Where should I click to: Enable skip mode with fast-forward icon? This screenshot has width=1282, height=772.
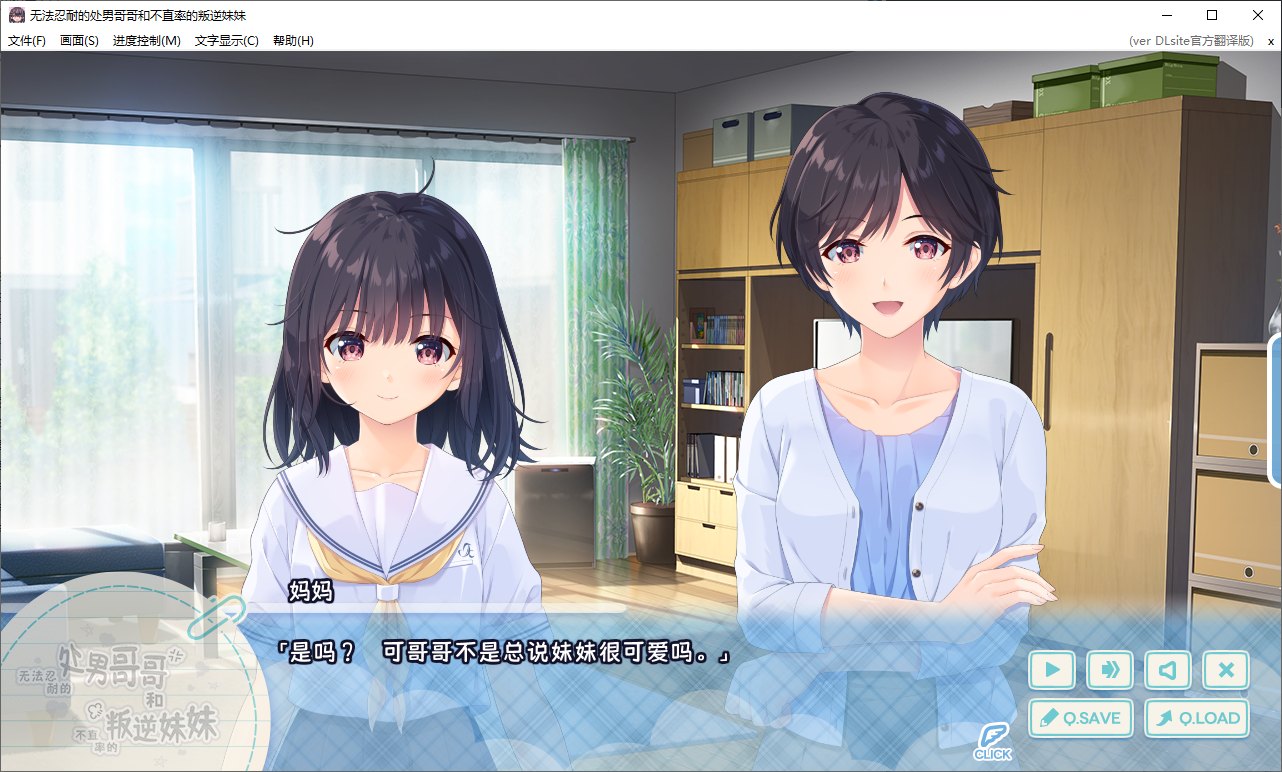(1110, 671)
